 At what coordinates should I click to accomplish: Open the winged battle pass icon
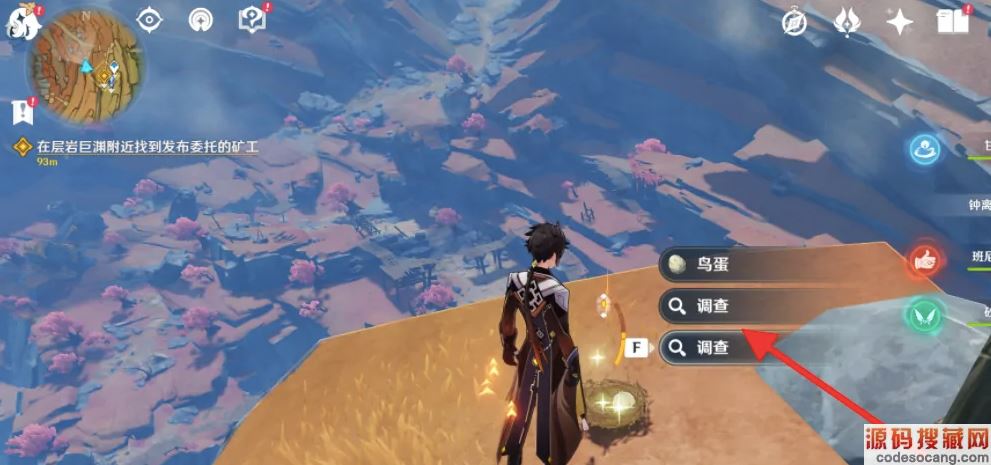coord(846,22)
